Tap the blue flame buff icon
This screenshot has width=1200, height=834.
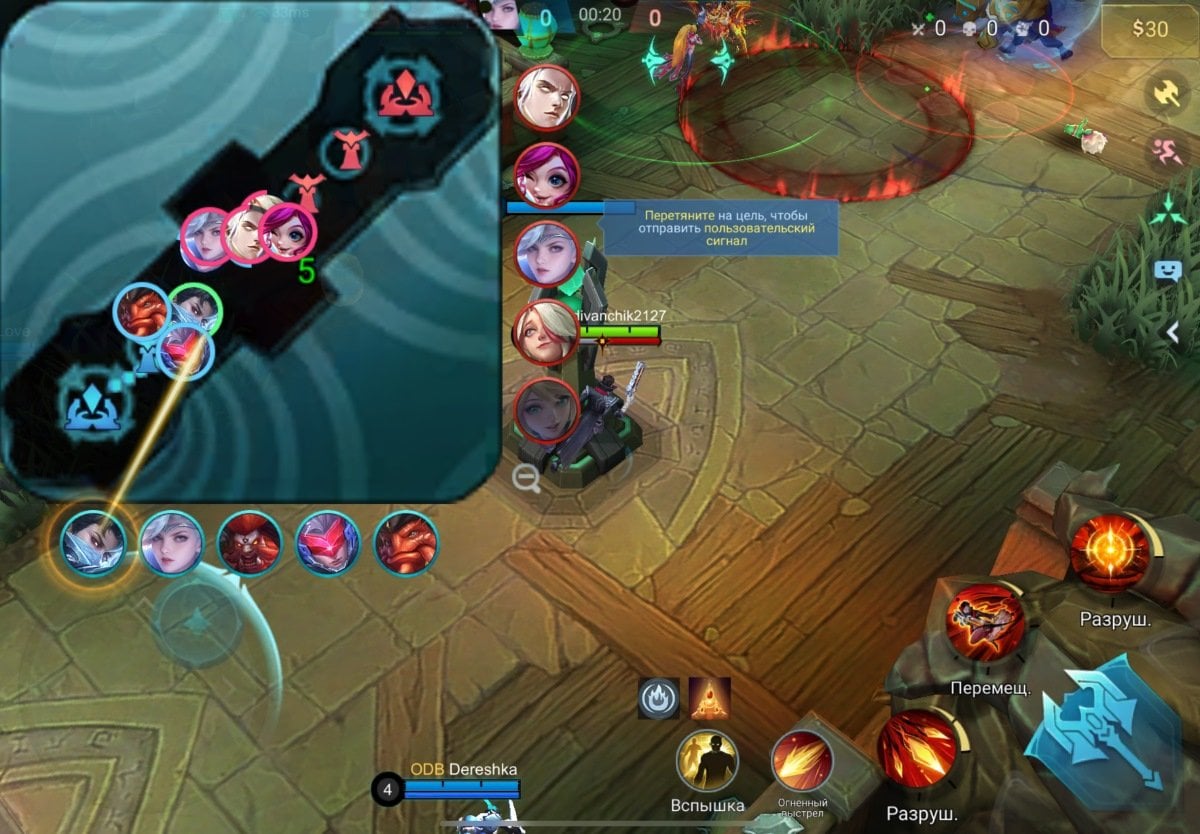pyautogui.click(x=659, y=699)
